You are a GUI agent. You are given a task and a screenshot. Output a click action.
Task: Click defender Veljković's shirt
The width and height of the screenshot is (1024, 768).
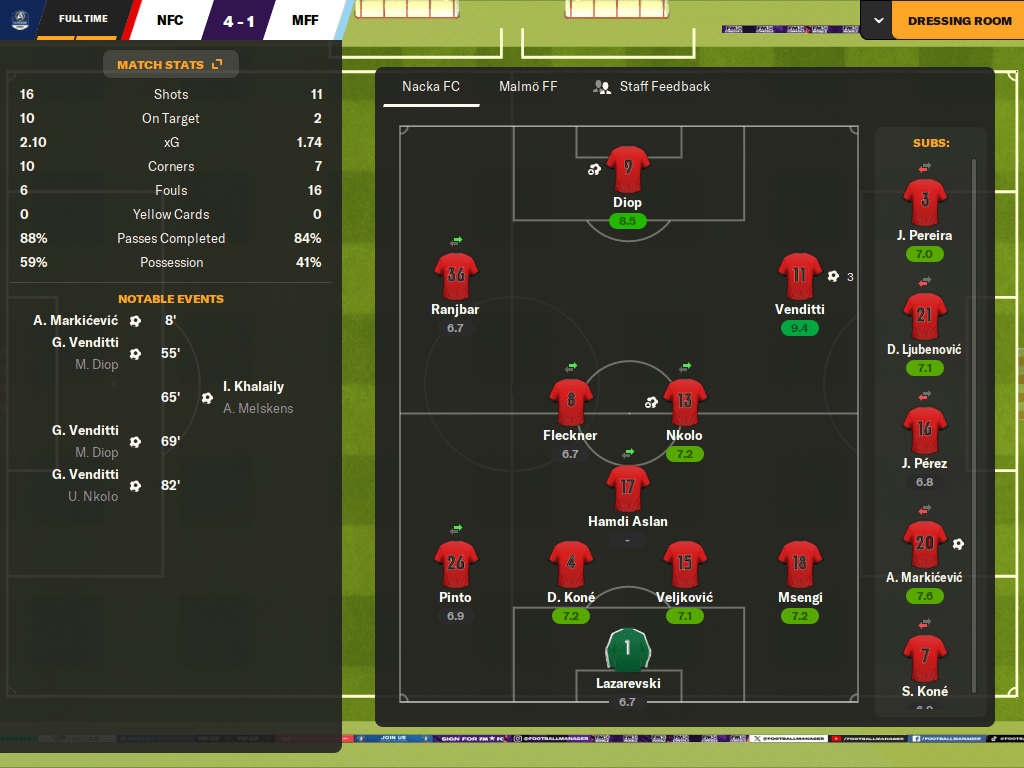point(685,564)
